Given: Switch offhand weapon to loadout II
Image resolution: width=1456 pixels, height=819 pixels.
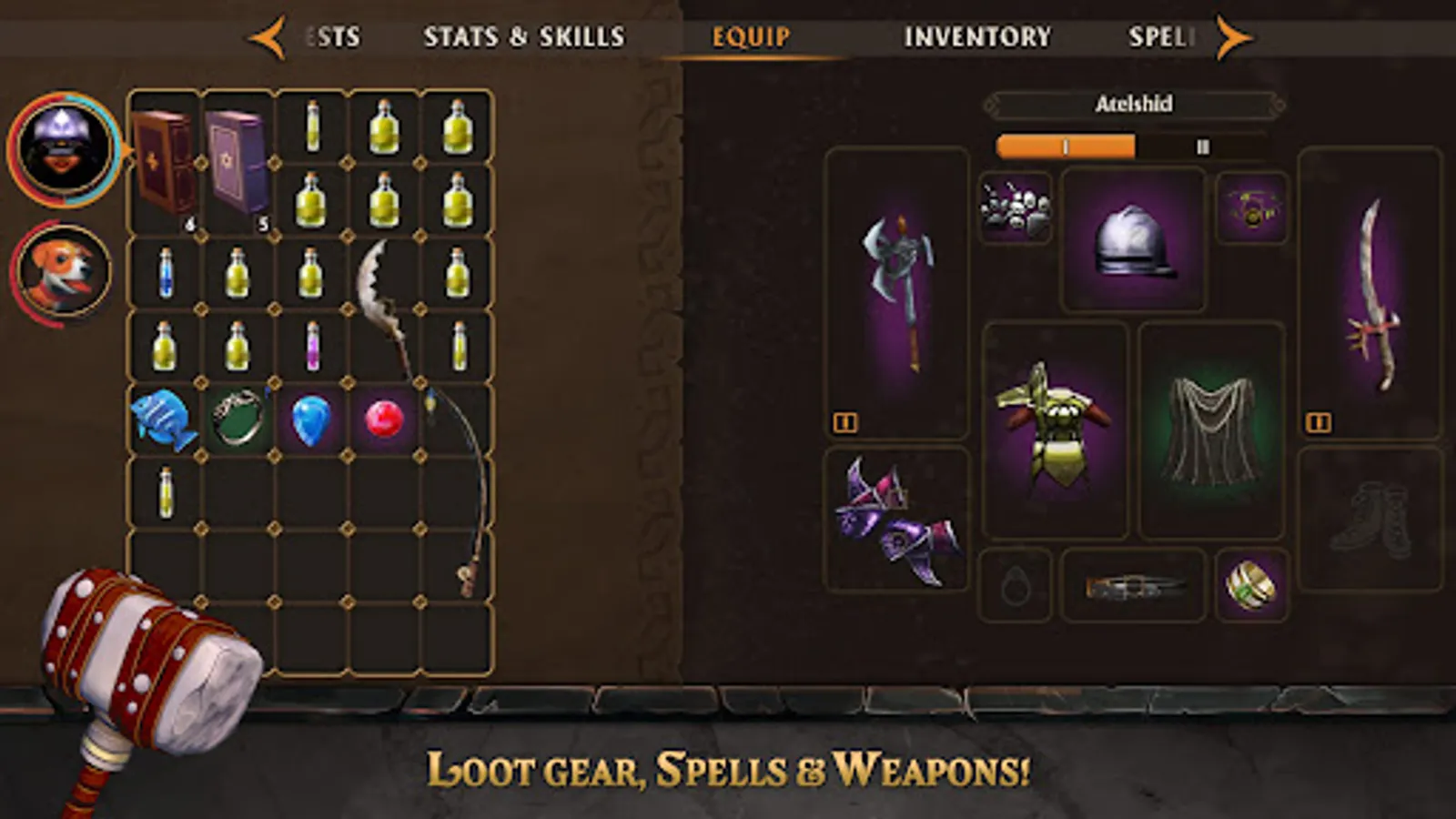Looking at the screenshot, I should 1319,420.
